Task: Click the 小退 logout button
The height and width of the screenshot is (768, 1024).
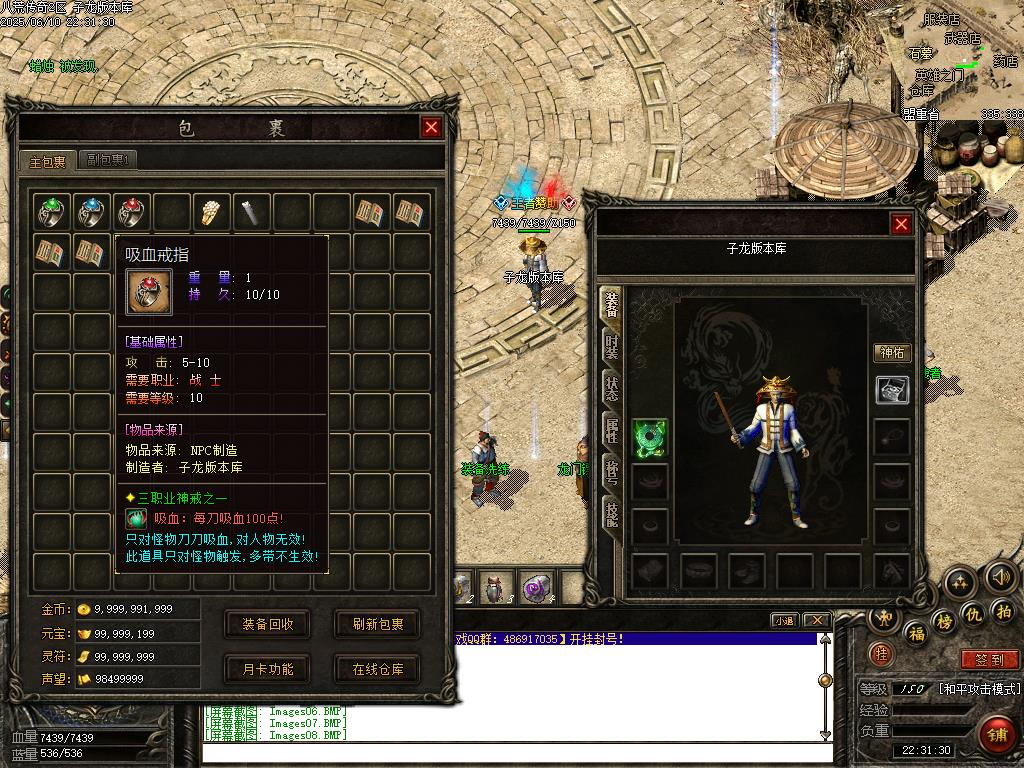Action: click(784, 620)
